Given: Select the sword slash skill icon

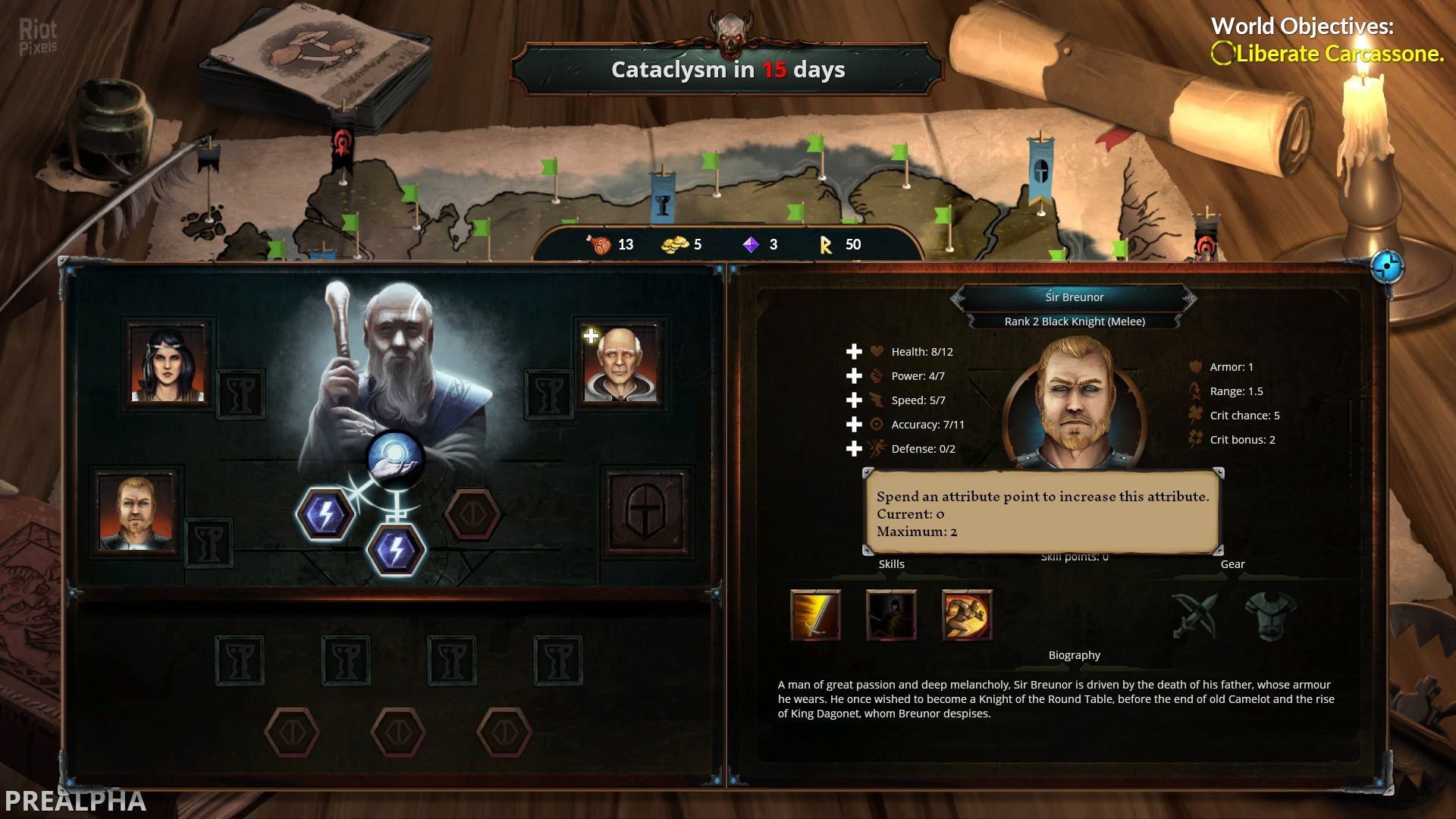Looking at the screenshot, I should [x=815, y=614].
